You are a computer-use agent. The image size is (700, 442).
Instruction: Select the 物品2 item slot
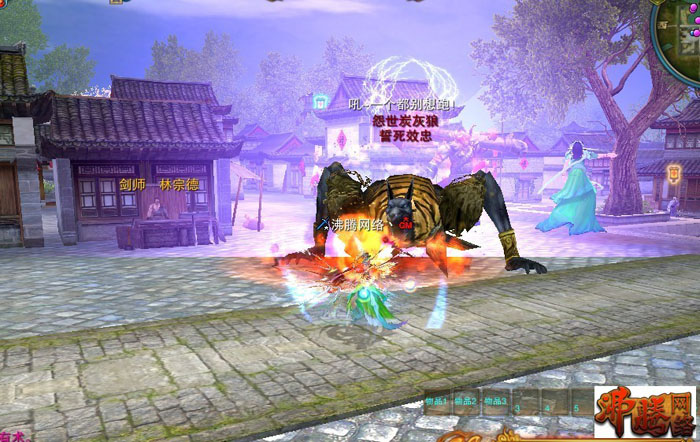click(x=466, y=402)
